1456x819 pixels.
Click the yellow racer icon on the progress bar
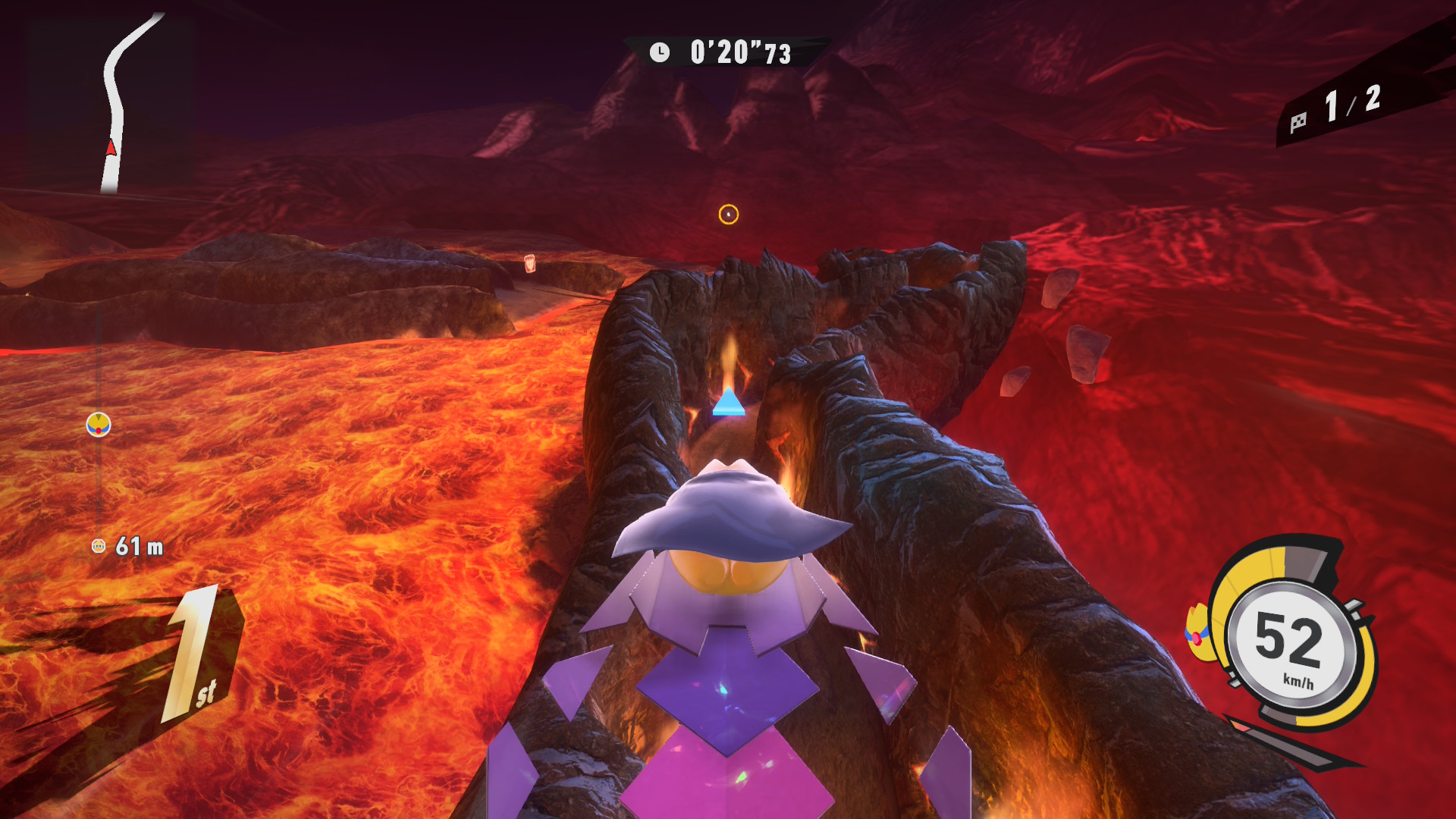(99, 425)
